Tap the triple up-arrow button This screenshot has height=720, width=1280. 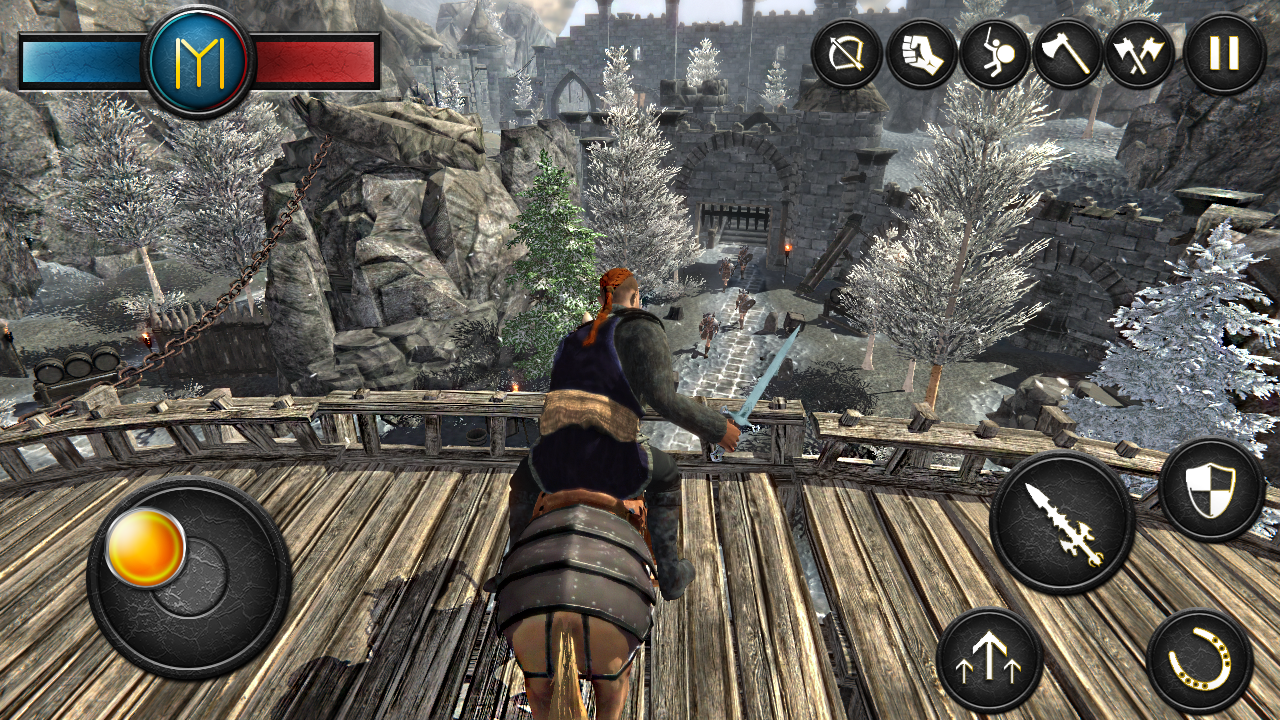click(x=990, y=660)
